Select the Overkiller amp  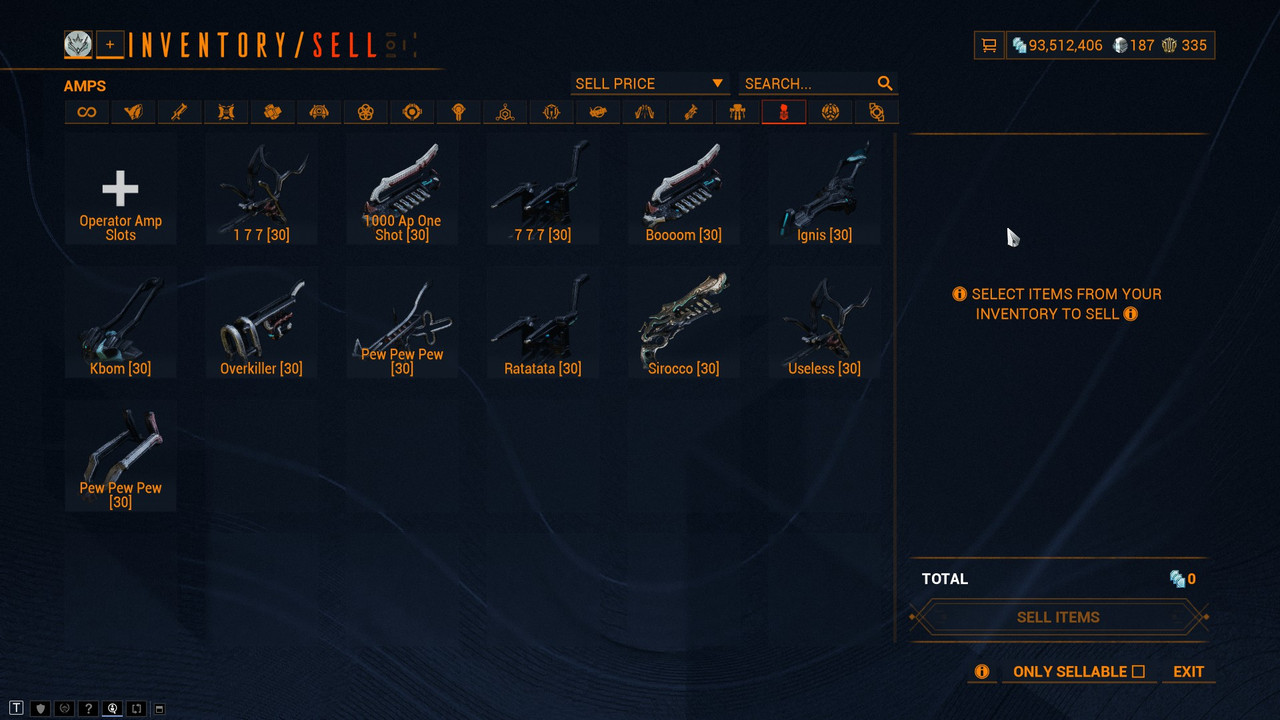[262, 325]
